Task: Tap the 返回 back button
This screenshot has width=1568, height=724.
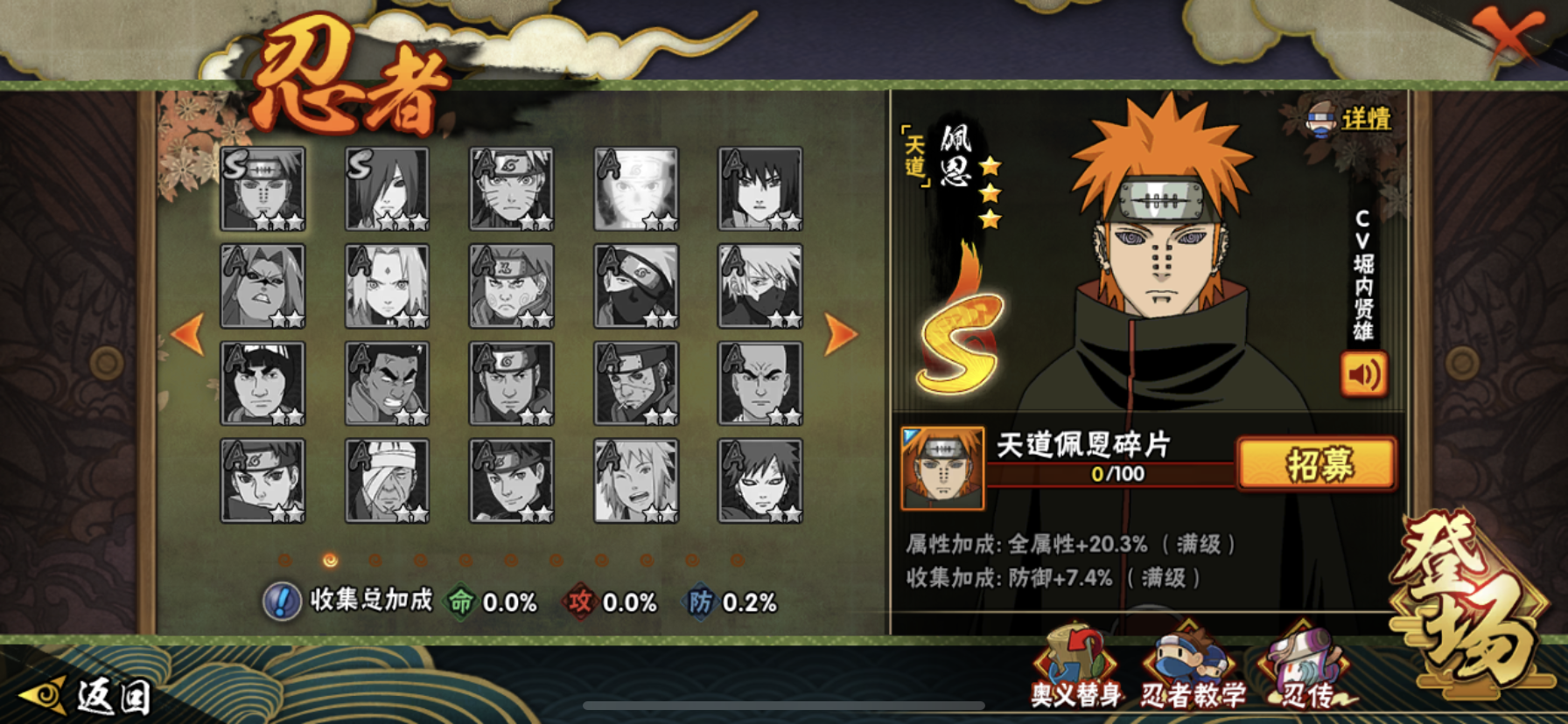Action: [87, 696]
